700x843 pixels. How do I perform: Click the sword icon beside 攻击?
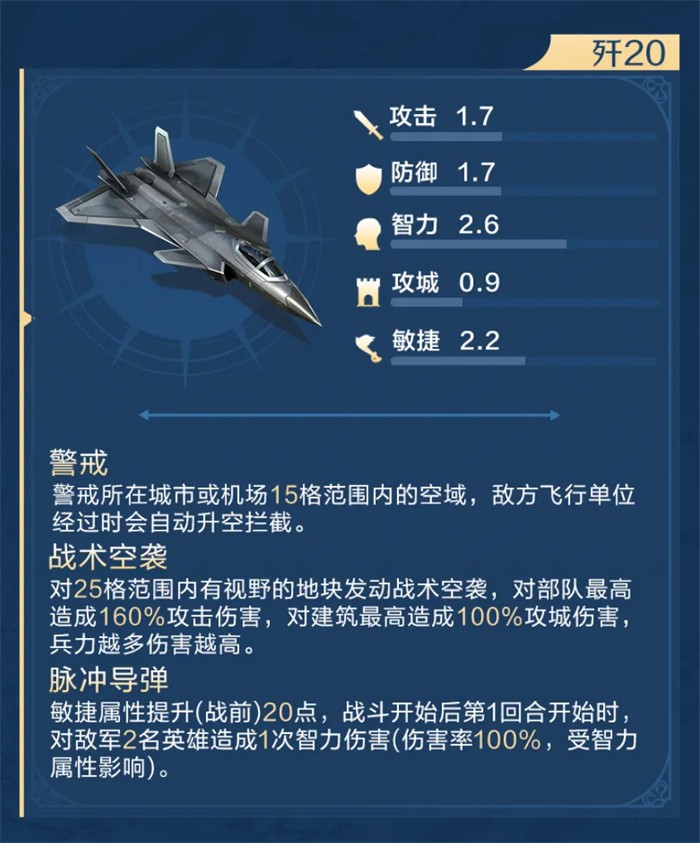pyautogui.click(x=368, y=123)
